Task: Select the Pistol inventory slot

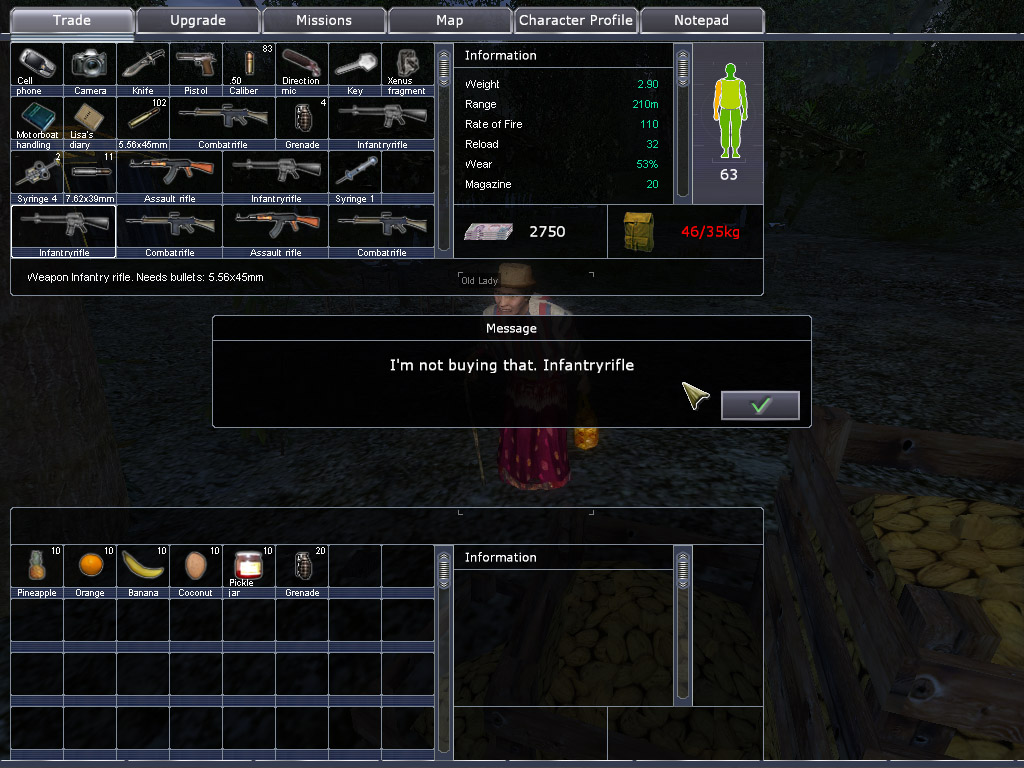Action: point(196,67)
